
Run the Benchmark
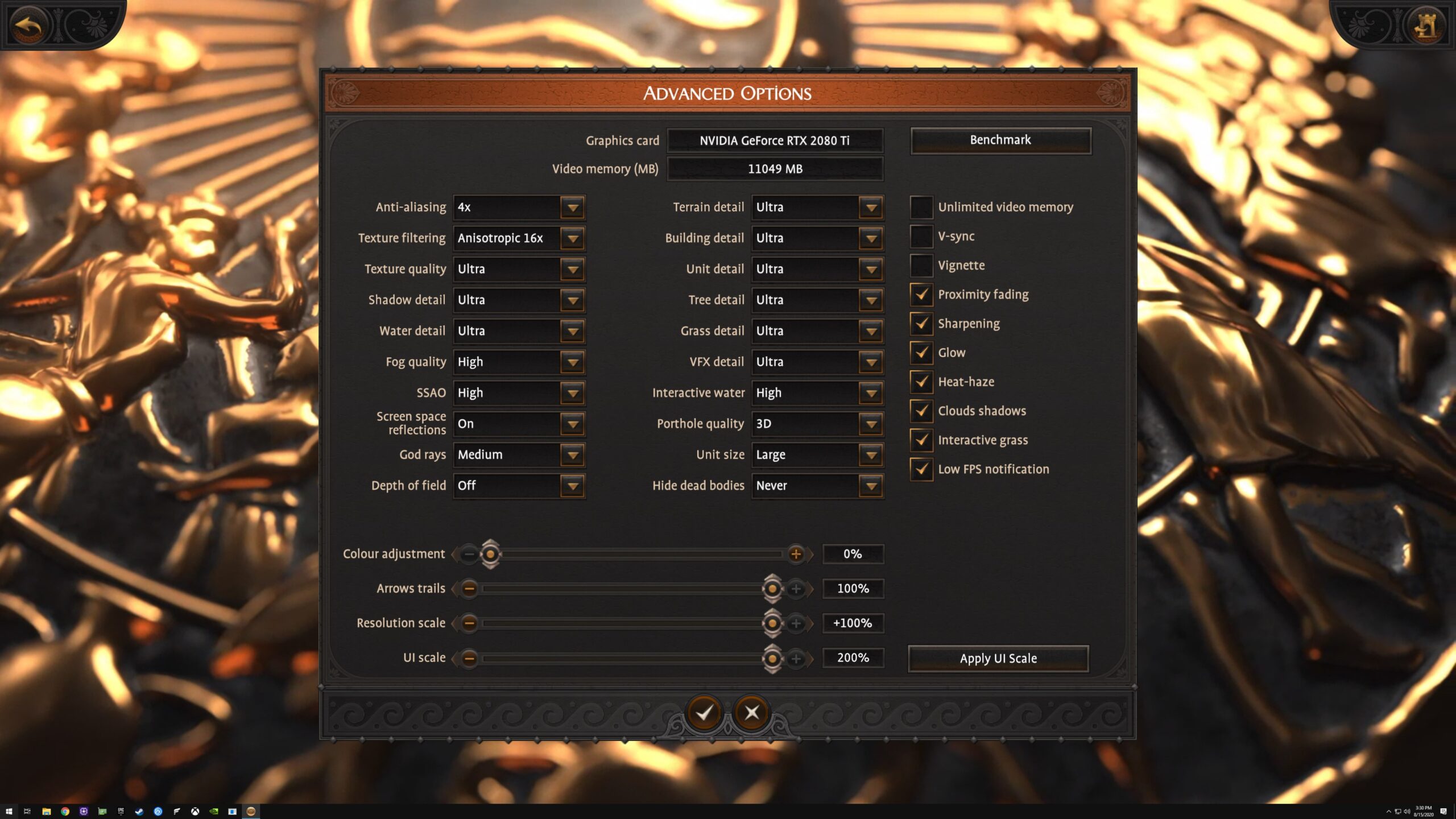(x=1000, y=140)
